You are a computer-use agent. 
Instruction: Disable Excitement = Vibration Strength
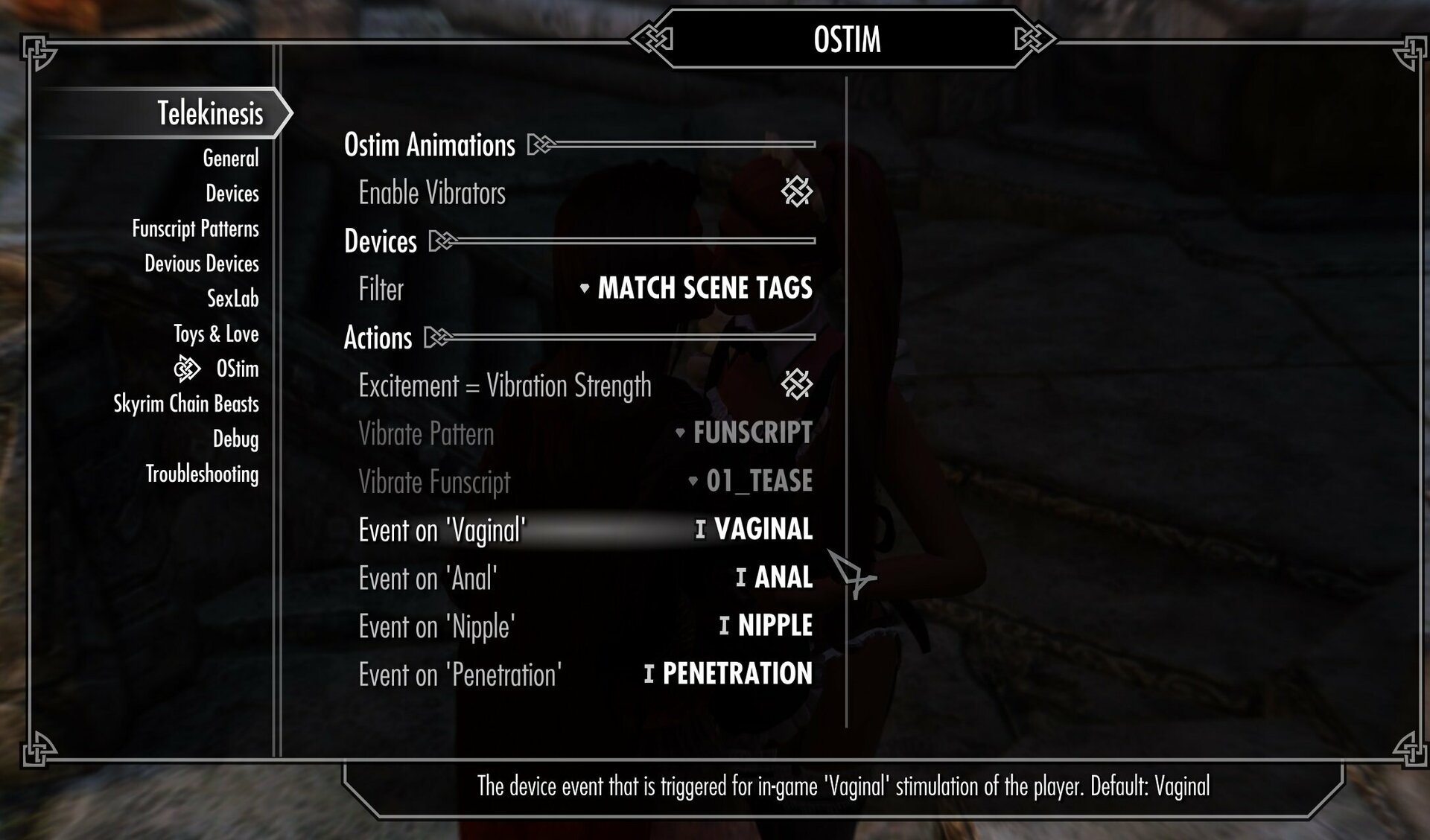(x=798, y=386)
